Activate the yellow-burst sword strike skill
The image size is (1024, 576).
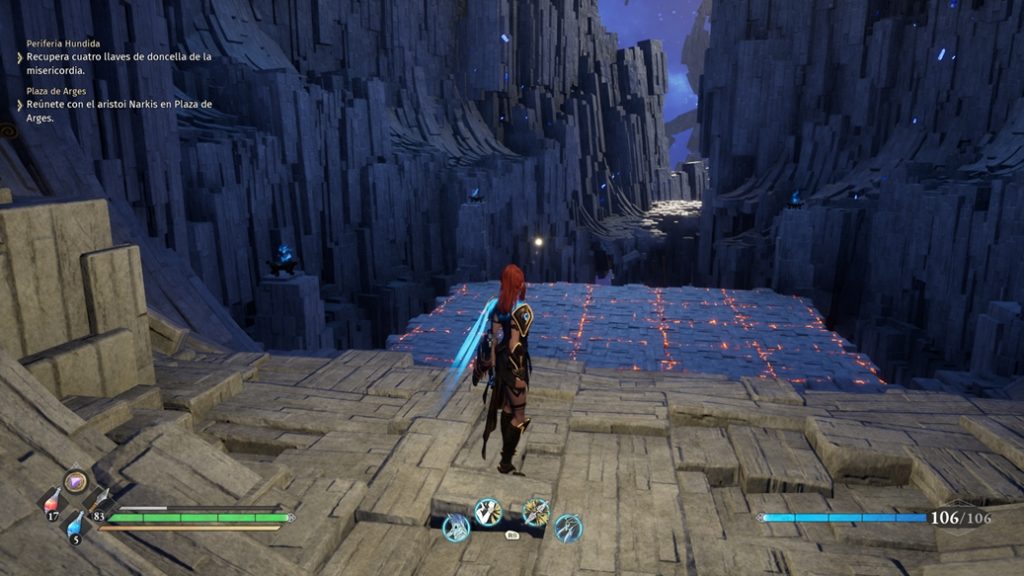[x=536, y=512]
